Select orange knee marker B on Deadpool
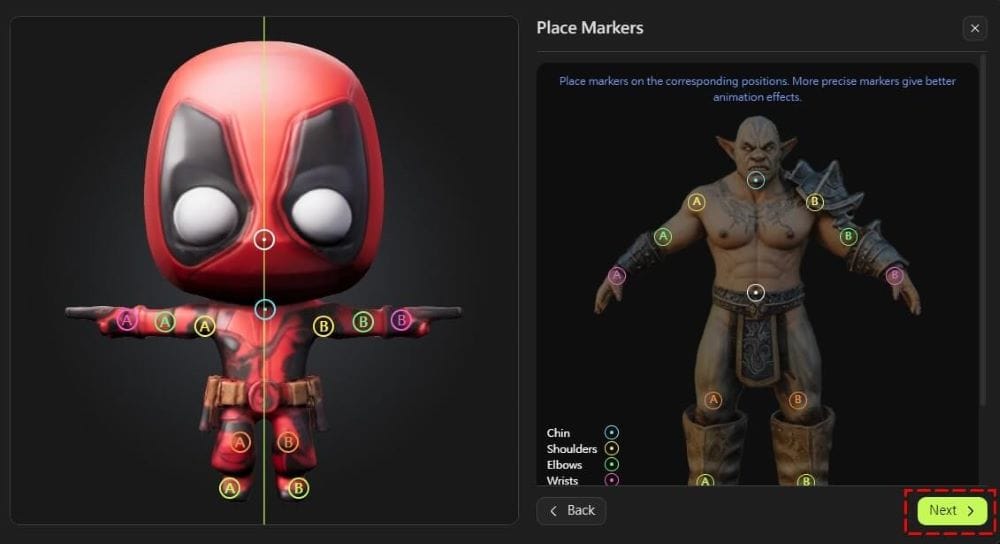The width and height of the screenshot is (1000, 544). click(288, 441)
